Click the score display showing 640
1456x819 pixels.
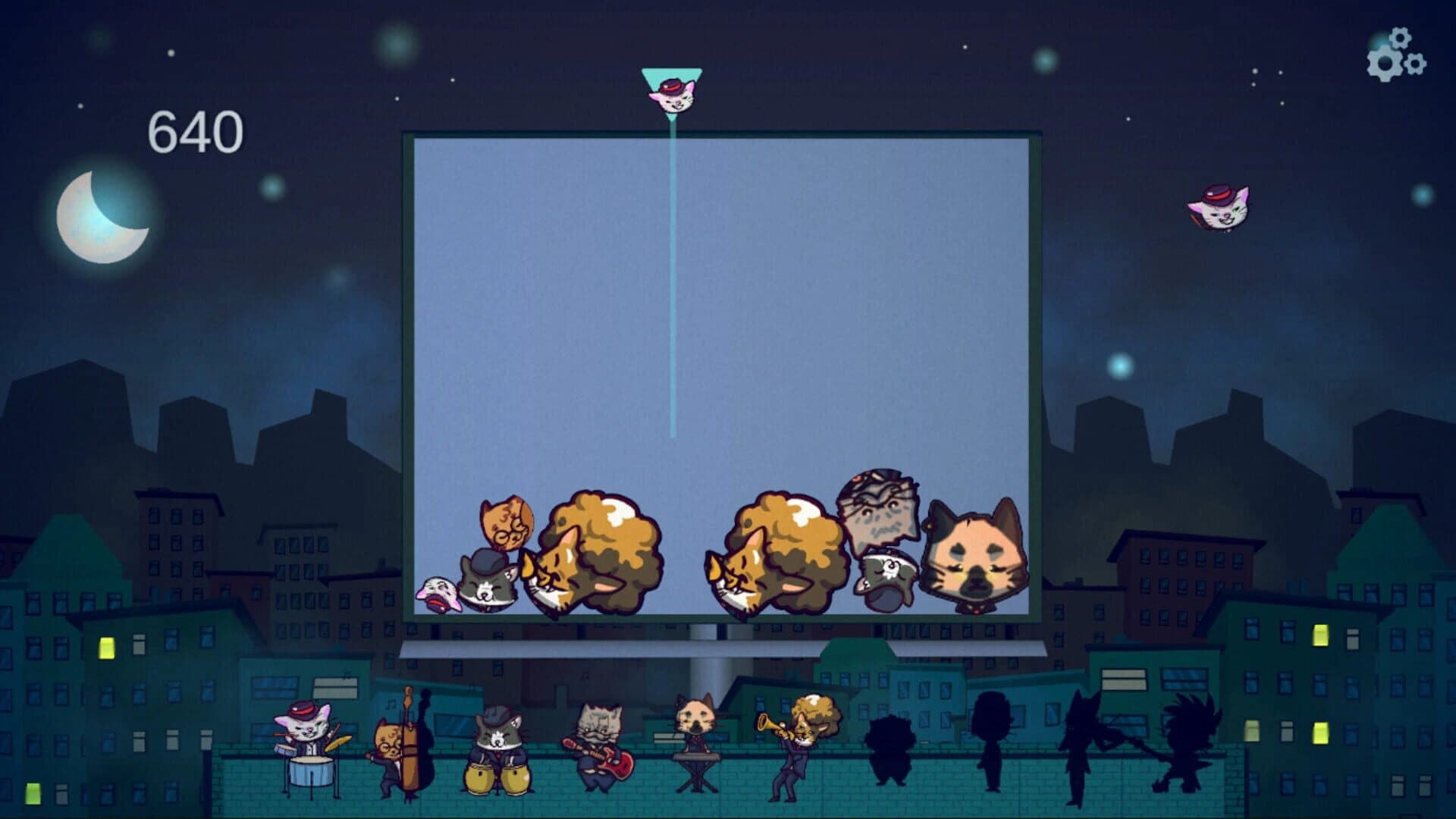(196, 131)
